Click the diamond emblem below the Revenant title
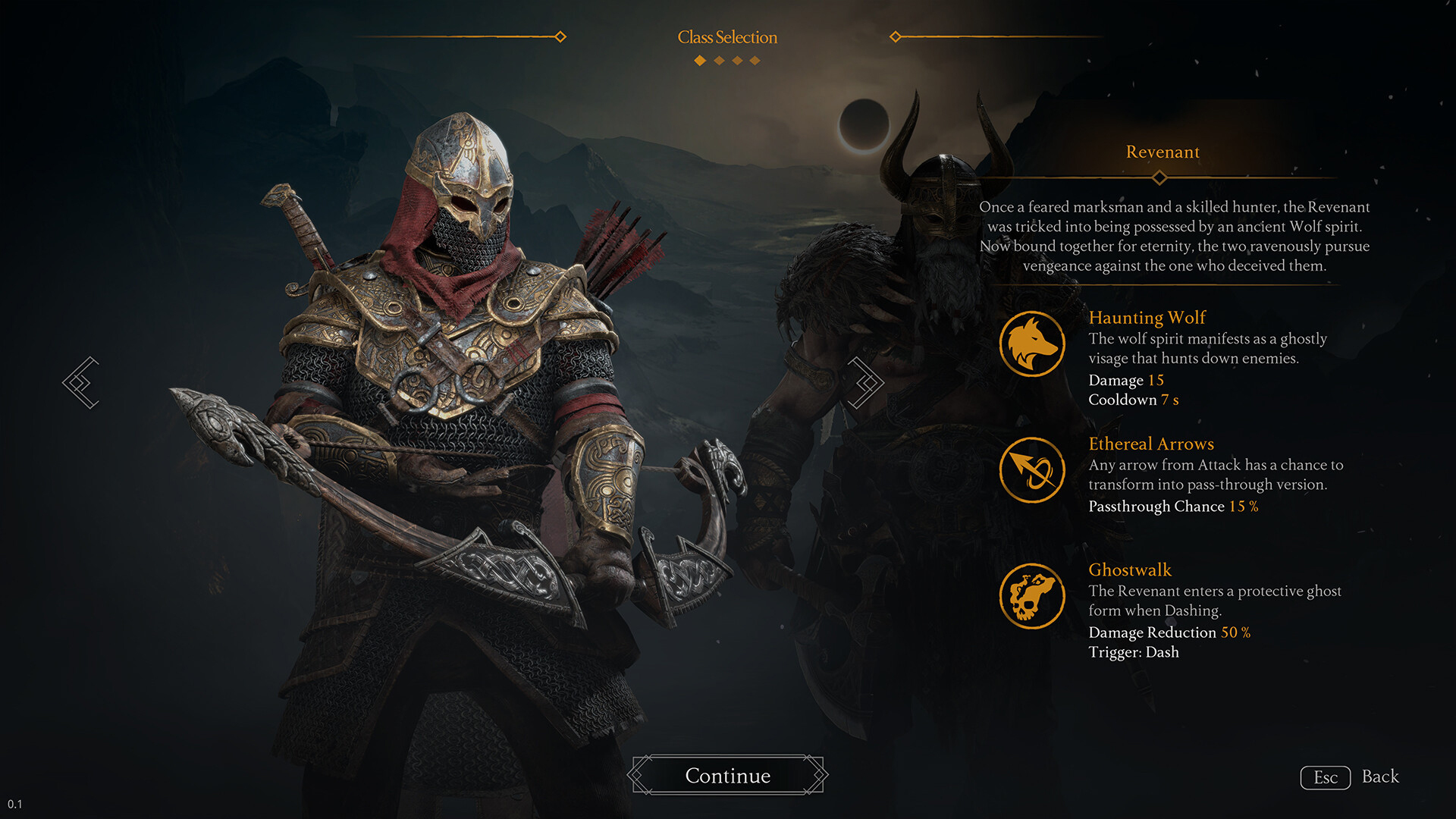This screenshot has height=819, width=1456. point(1161,177)
